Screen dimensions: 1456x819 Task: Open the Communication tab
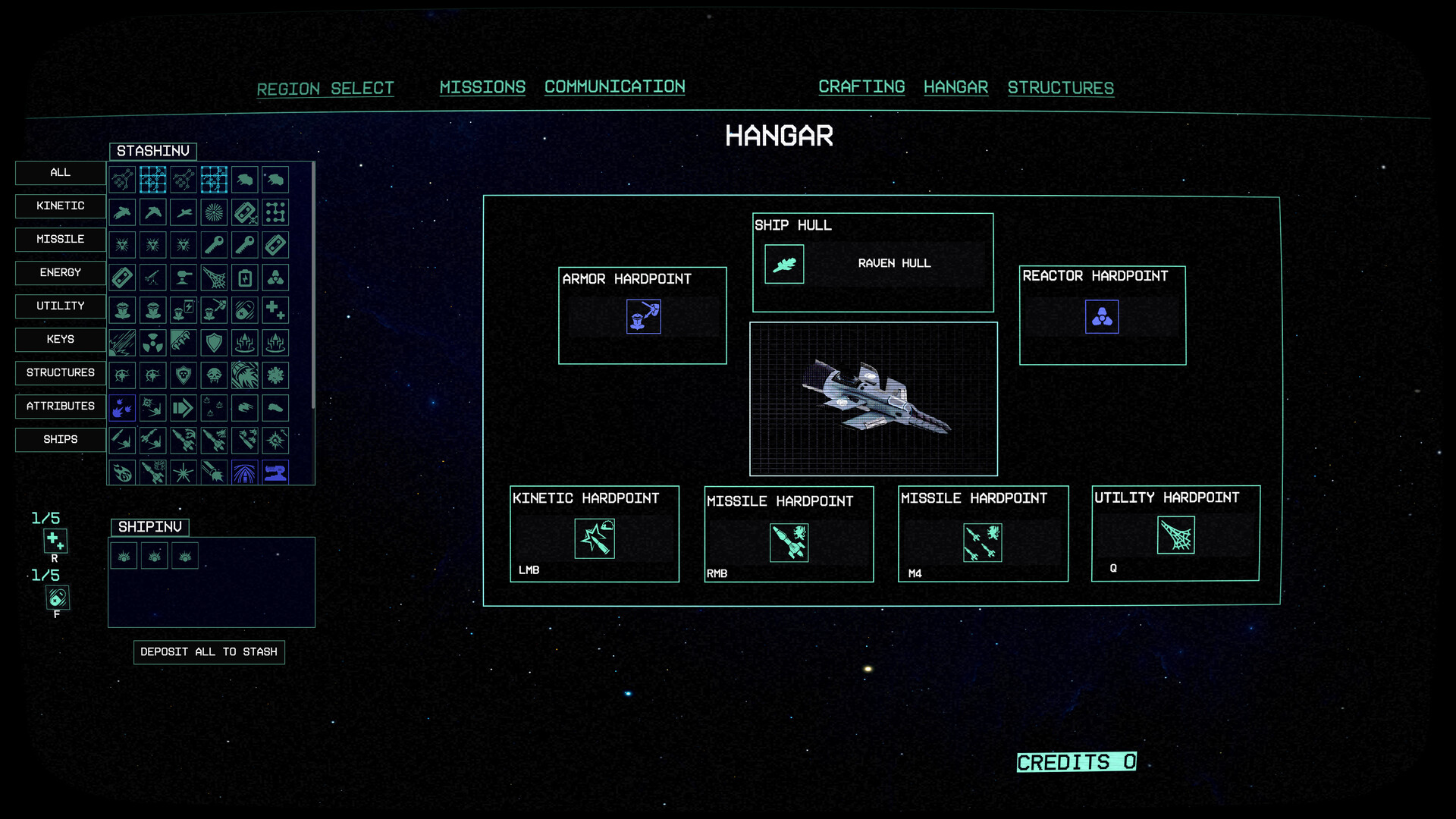[x=614, y=87]
